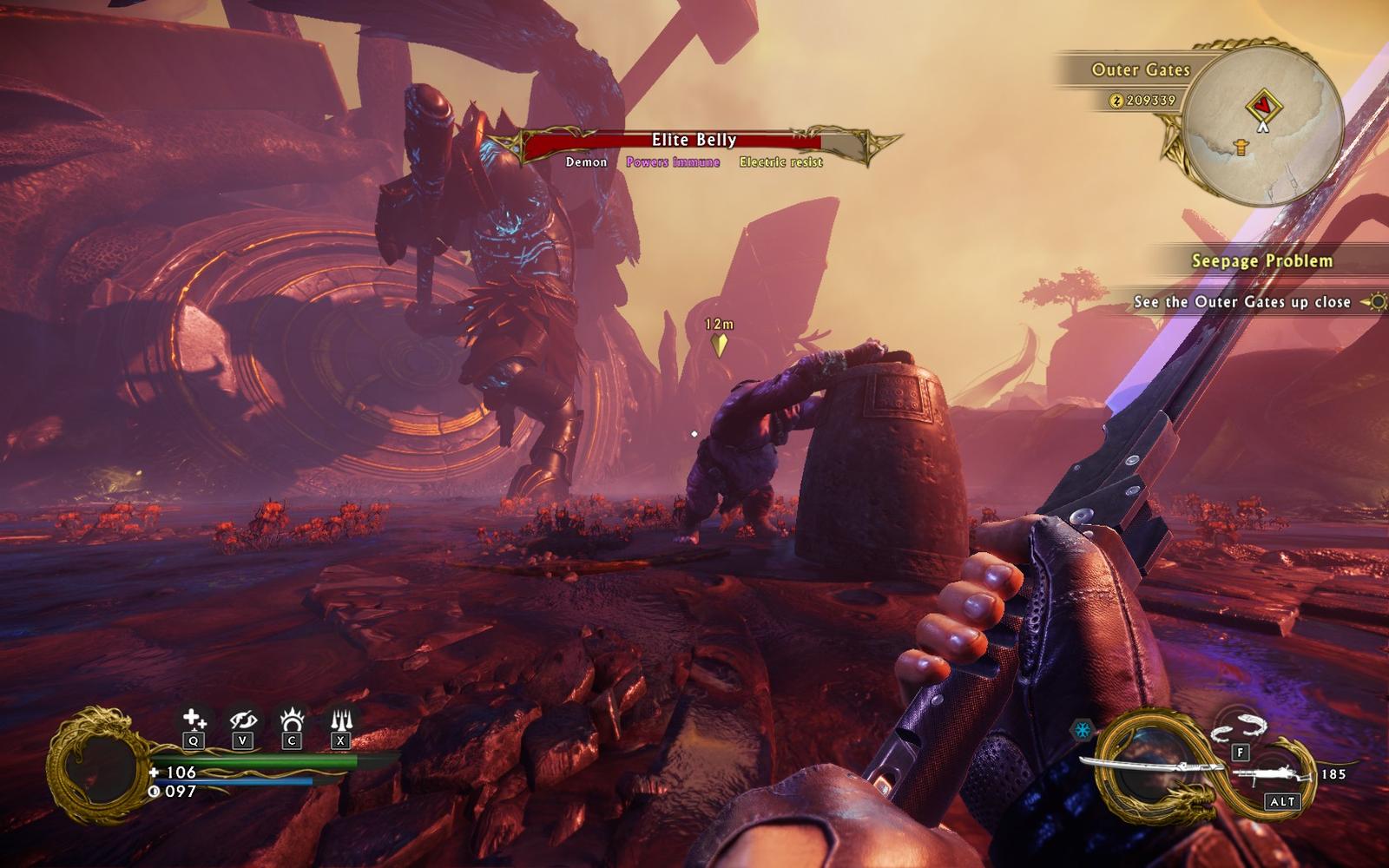Image resolution: width=1389 pixels, height=868 pixels.
Task: Click the 12m yellow waypoint marker
Action: tap(719, 345)
